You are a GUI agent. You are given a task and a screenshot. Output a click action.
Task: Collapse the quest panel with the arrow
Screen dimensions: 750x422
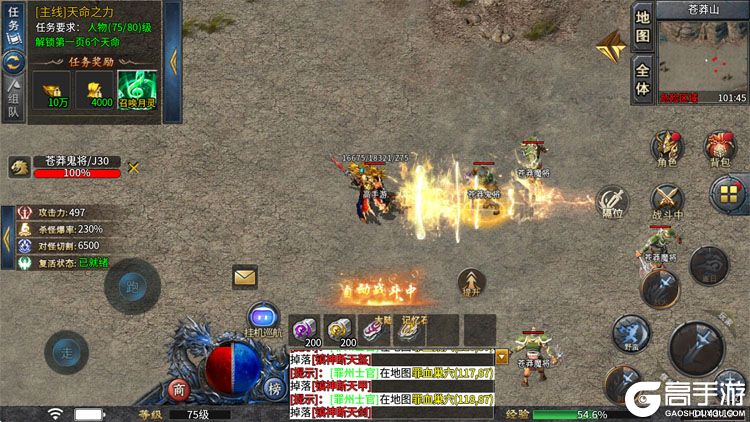point(171,61)
